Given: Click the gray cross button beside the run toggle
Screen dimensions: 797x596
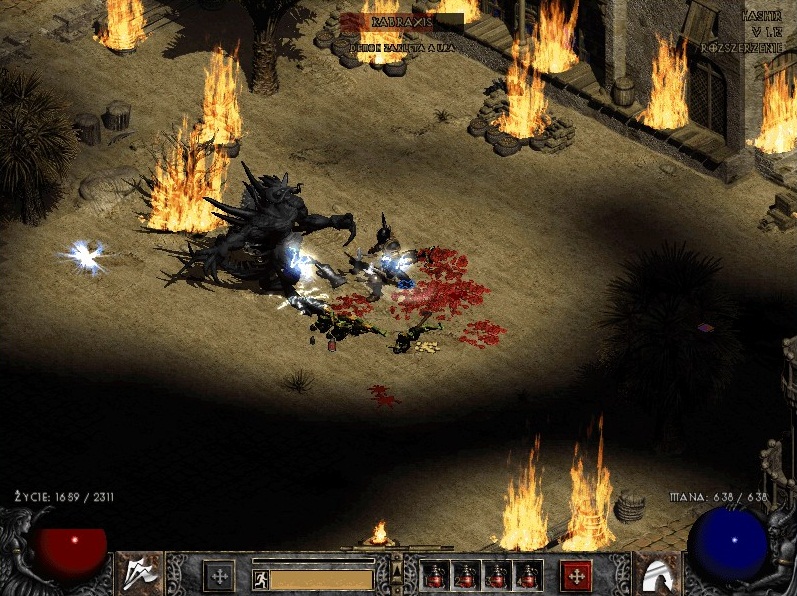Looking at the screenshot, I should tap(219, 575).
